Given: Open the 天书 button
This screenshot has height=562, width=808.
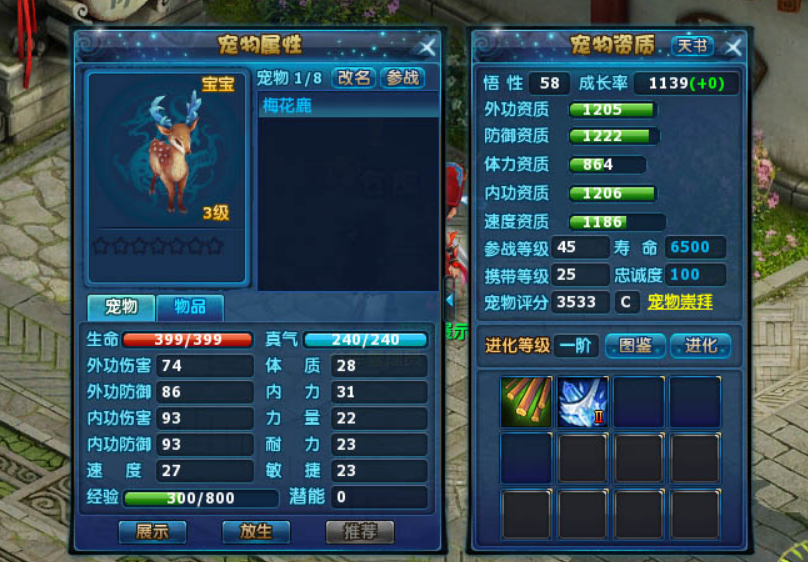Looking at the screenshot, I should 692,46.
